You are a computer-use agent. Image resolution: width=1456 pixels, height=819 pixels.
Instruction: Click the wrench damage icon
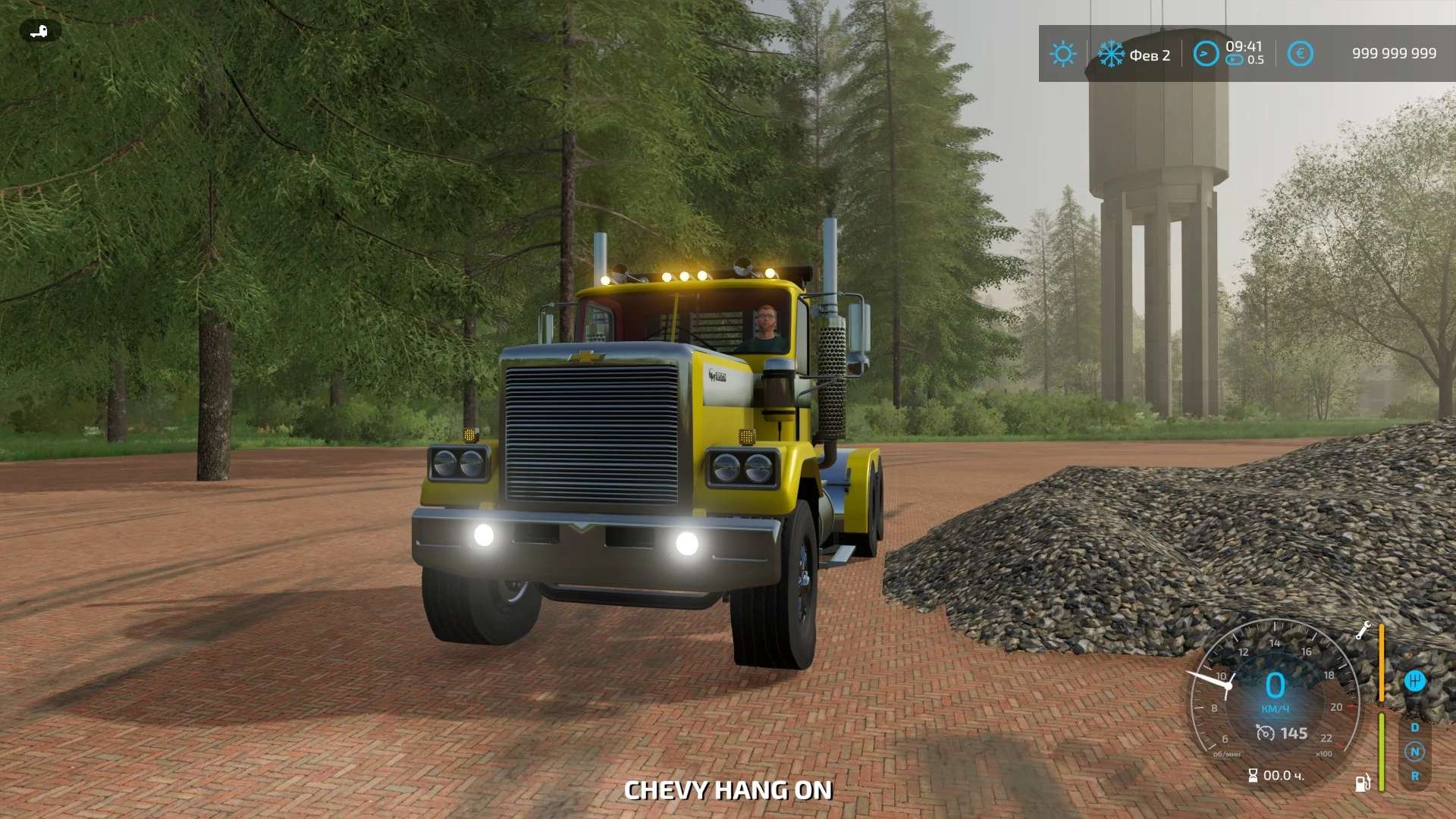(1363, 630)
